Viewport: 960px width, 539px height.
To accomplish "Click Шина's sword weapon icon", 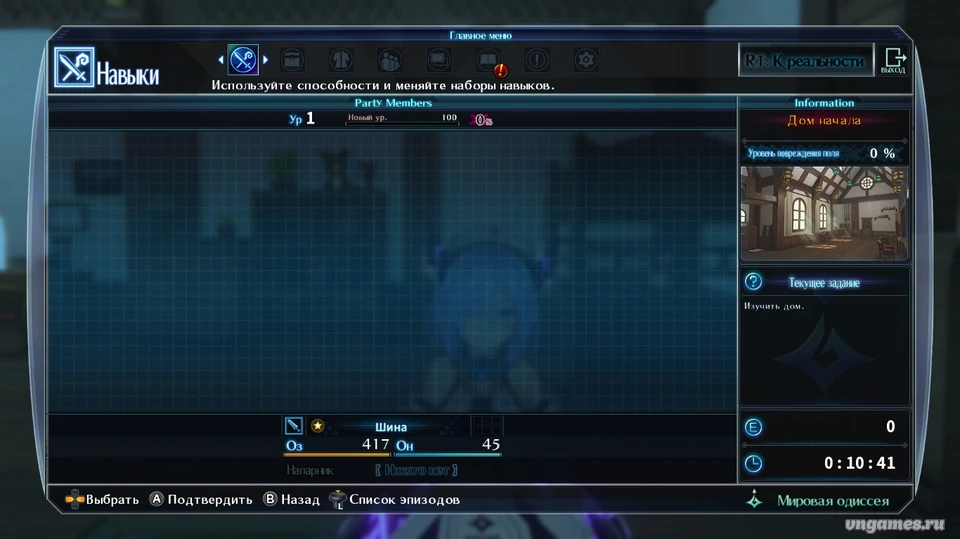I will [x=294, y=426].
